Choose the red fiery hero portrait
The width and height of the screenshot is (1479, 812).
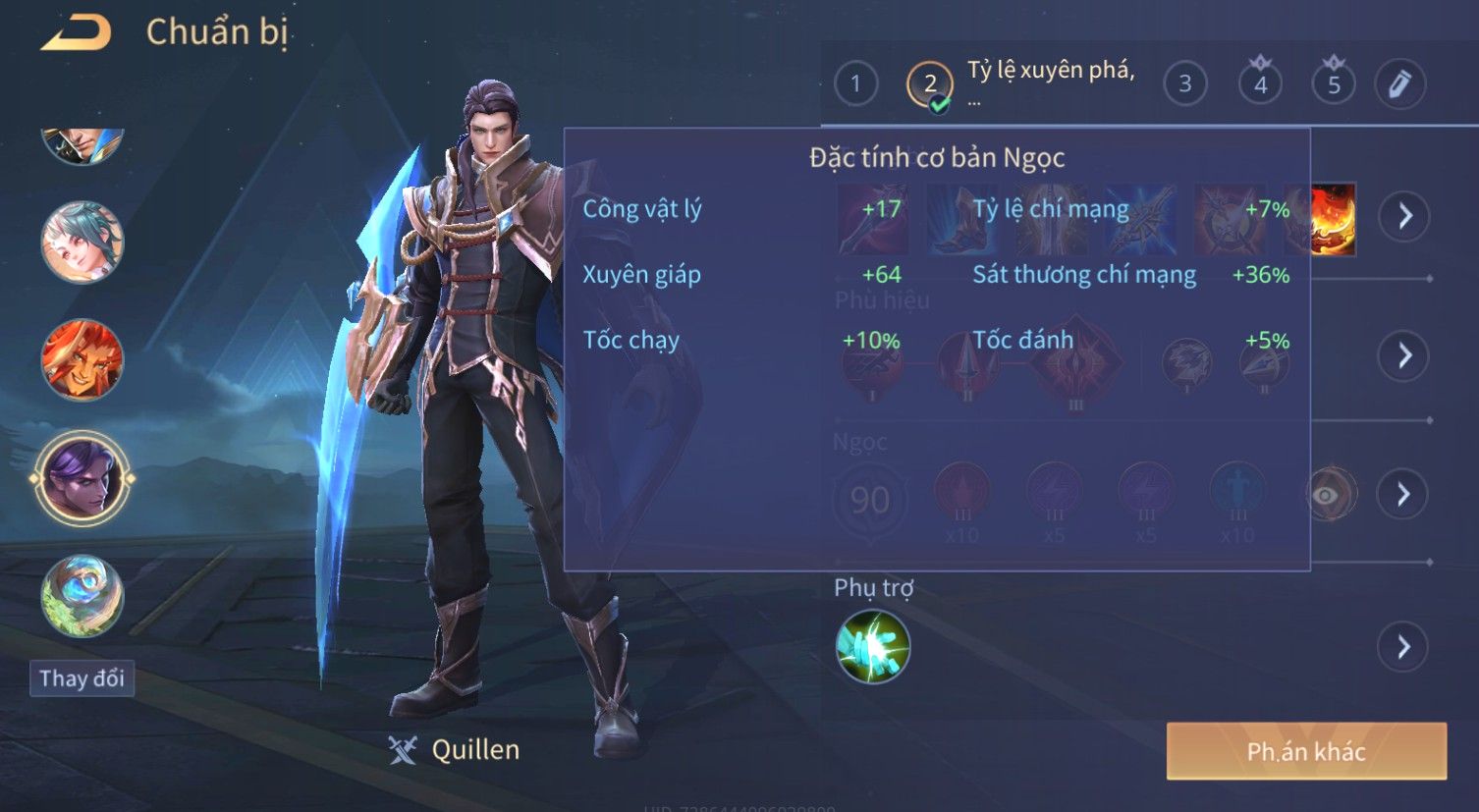tap(82, 359)
